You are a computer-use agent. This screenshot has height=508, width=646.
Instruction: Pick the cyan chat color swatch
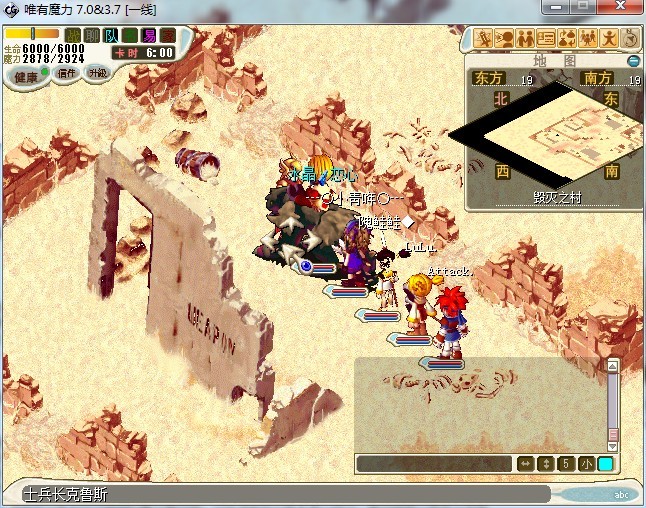[x=605, y=464]
